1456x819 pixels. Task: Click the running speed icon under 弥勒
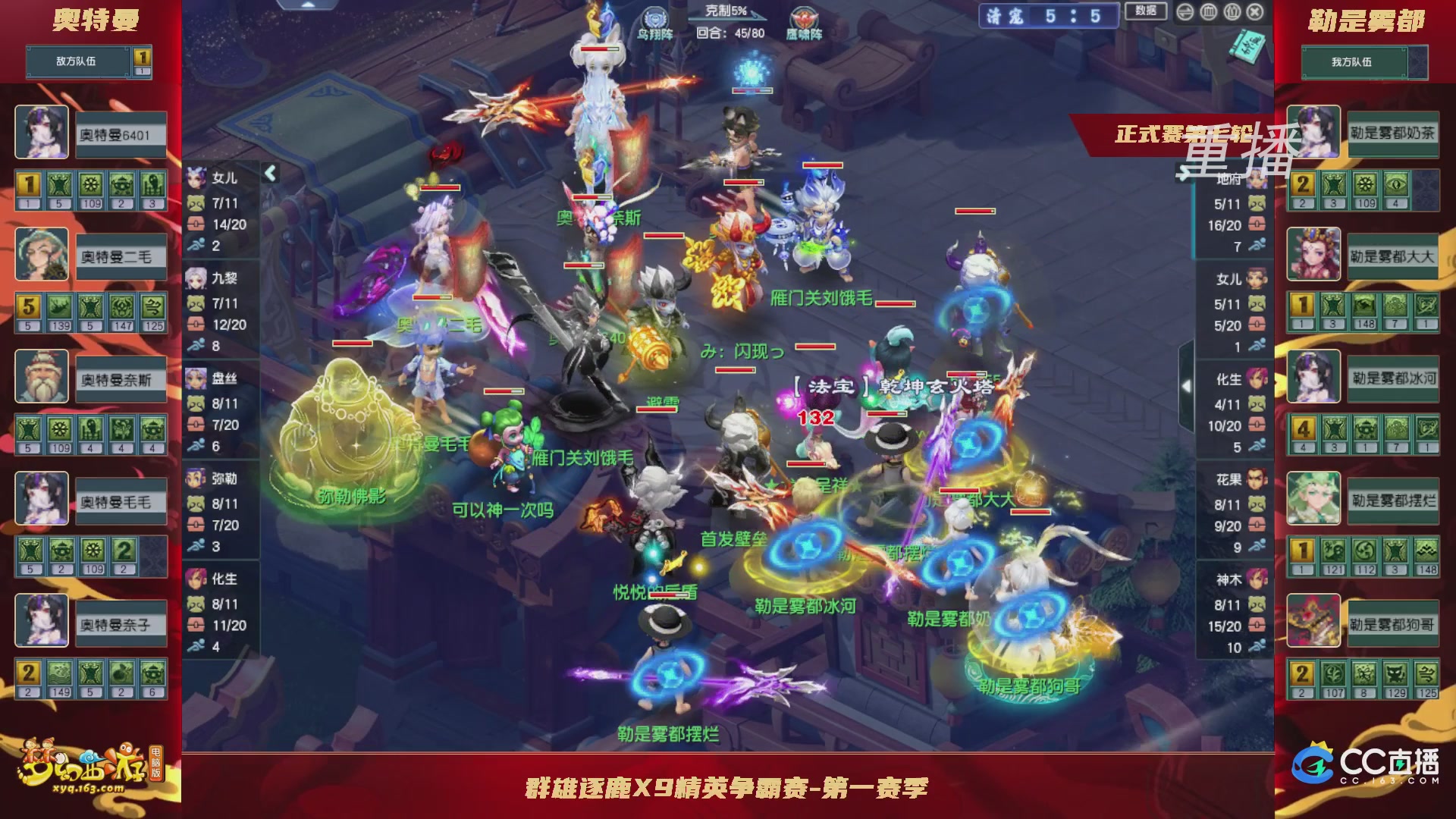[197, 544]
